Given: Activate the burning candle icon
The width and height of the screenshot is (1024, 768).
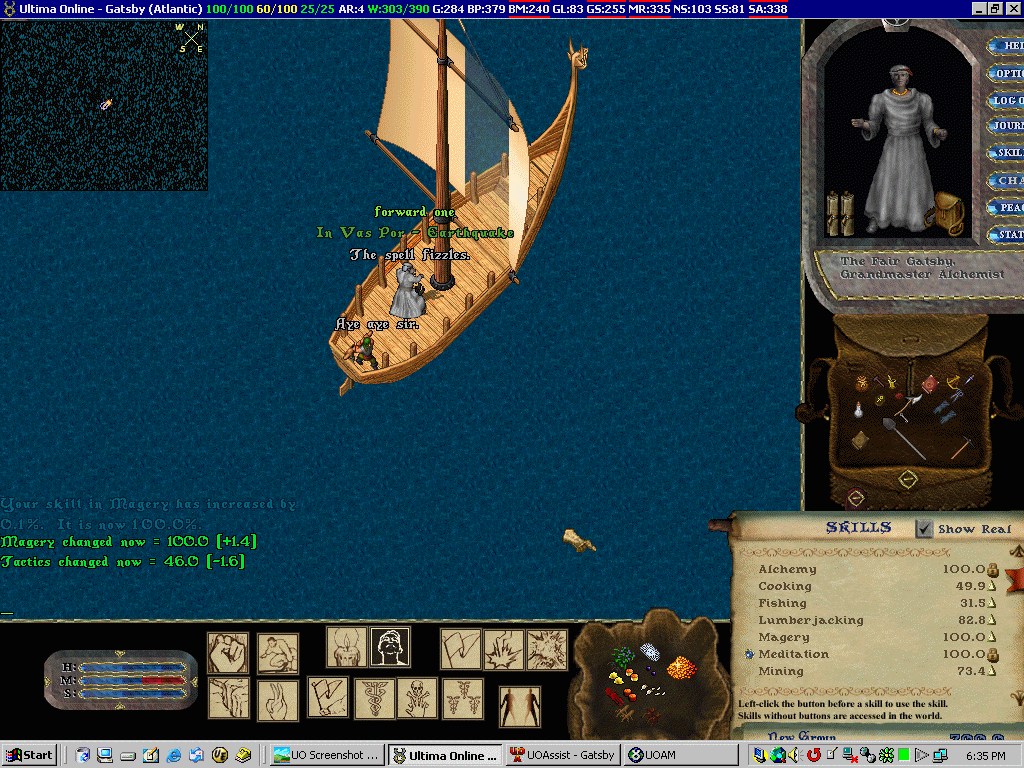Looking at the screenshot, I should [x=346, y=647].
